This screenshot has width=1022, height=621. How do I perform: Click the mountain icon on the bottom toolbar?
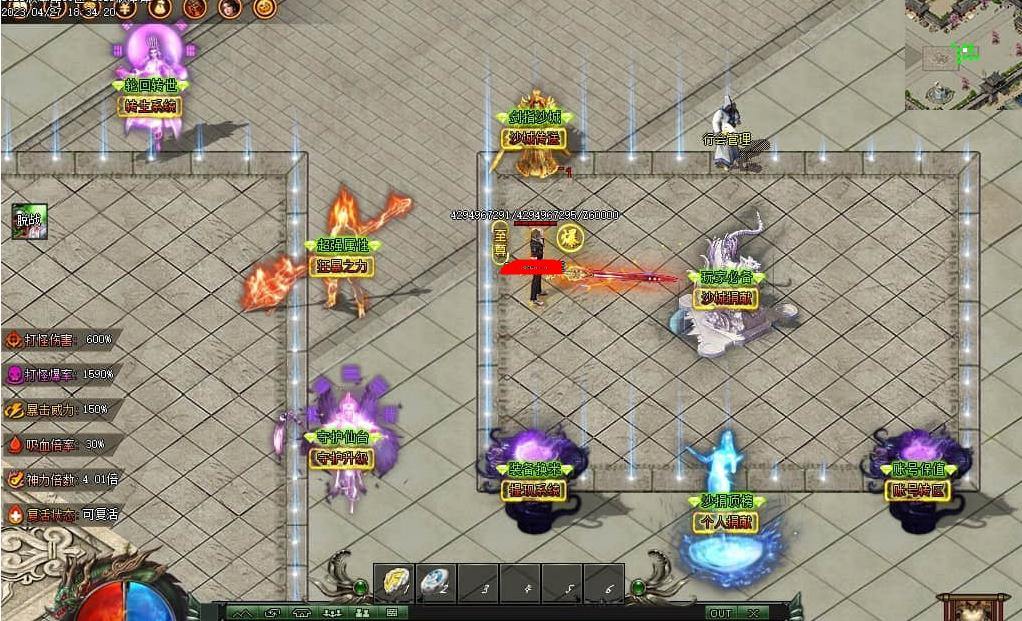point(242,612)
